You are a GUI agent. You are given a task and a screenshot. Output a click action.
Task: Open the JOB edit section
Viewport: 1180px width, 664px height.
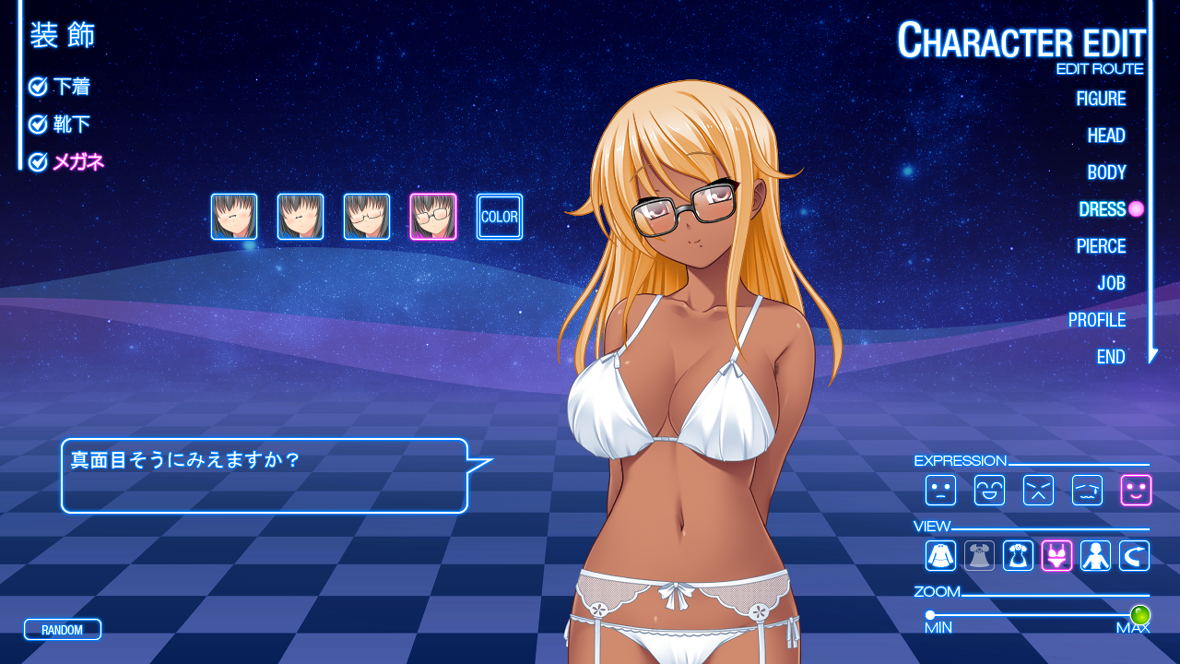coord(1111,283)
